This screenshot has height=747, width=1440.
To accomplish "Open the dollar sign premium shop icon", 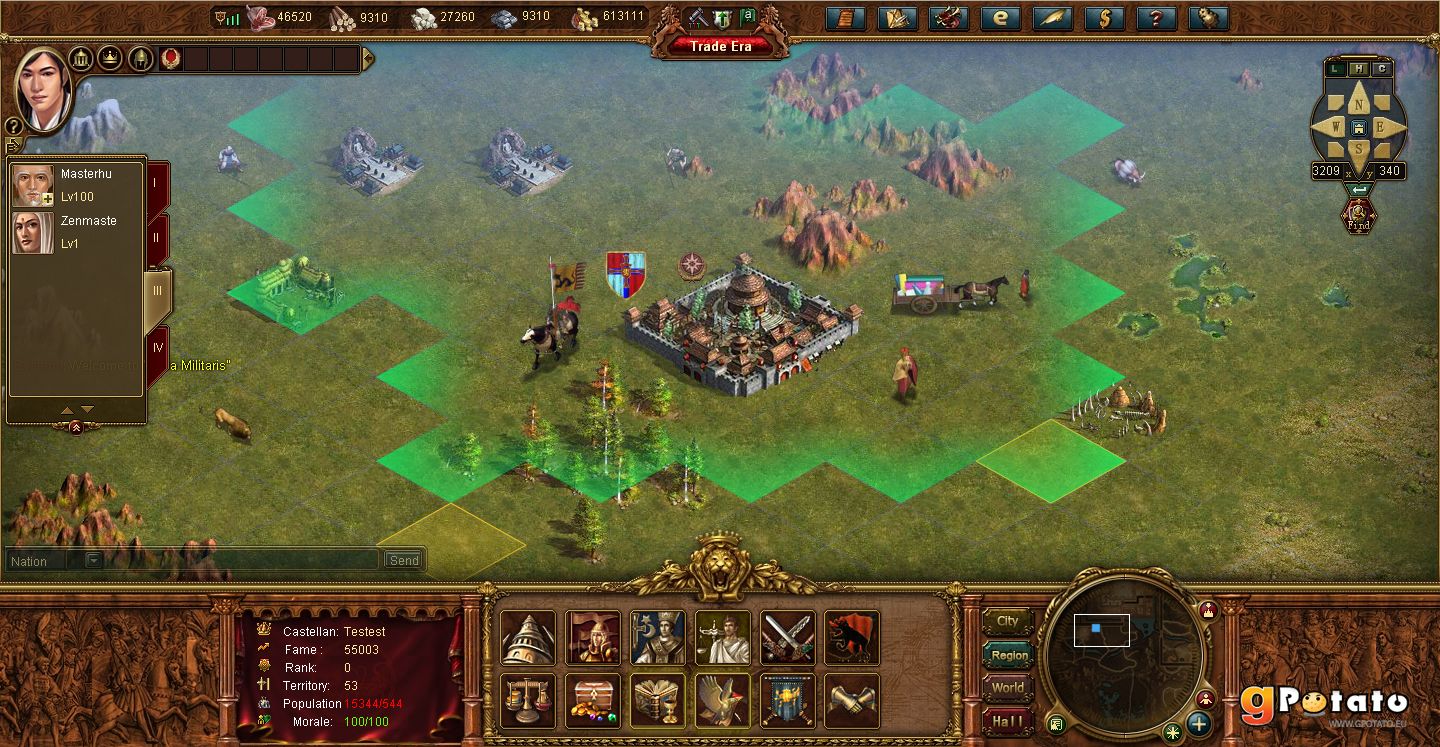I will click(x=1103, y=17).
